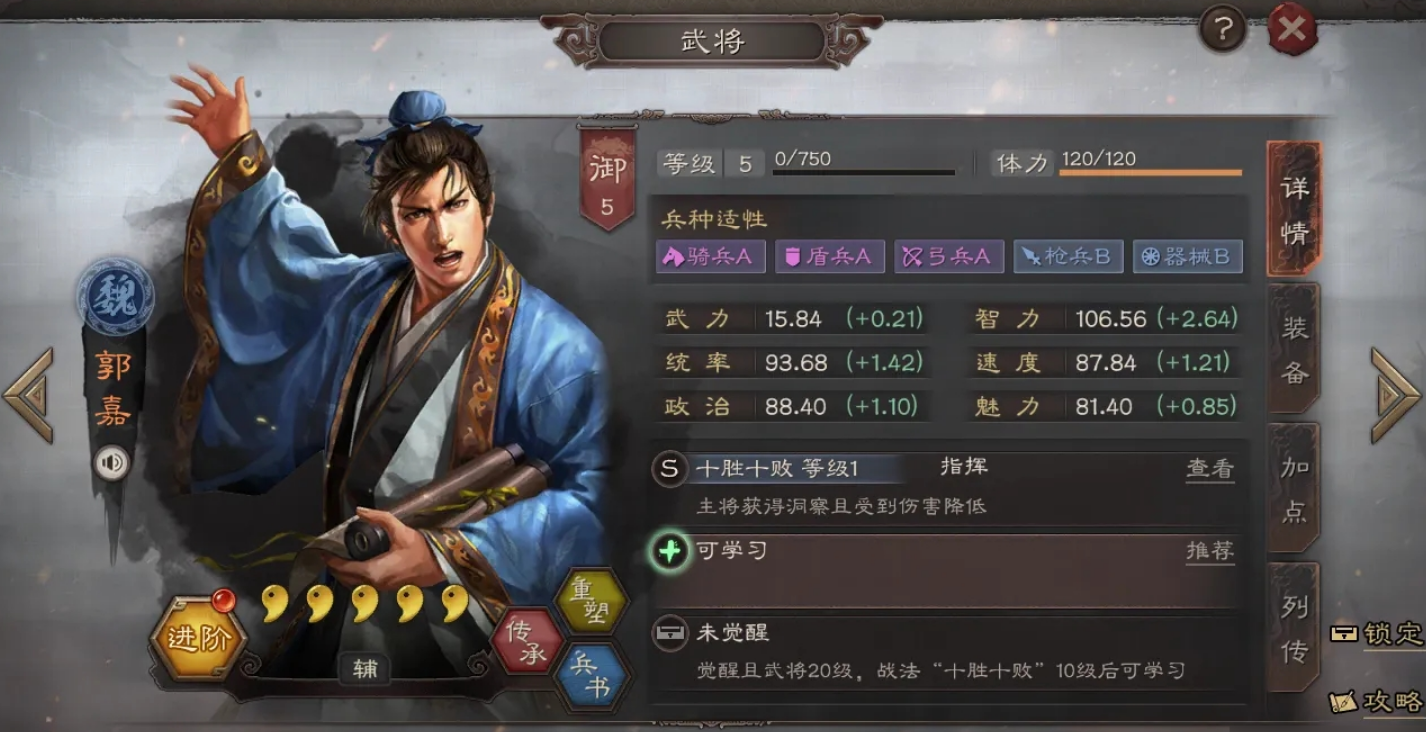This screenshot has height=732, width=1426.
Task: Click the 推荐 recommend link
Action: click(x=1210, y=550)
